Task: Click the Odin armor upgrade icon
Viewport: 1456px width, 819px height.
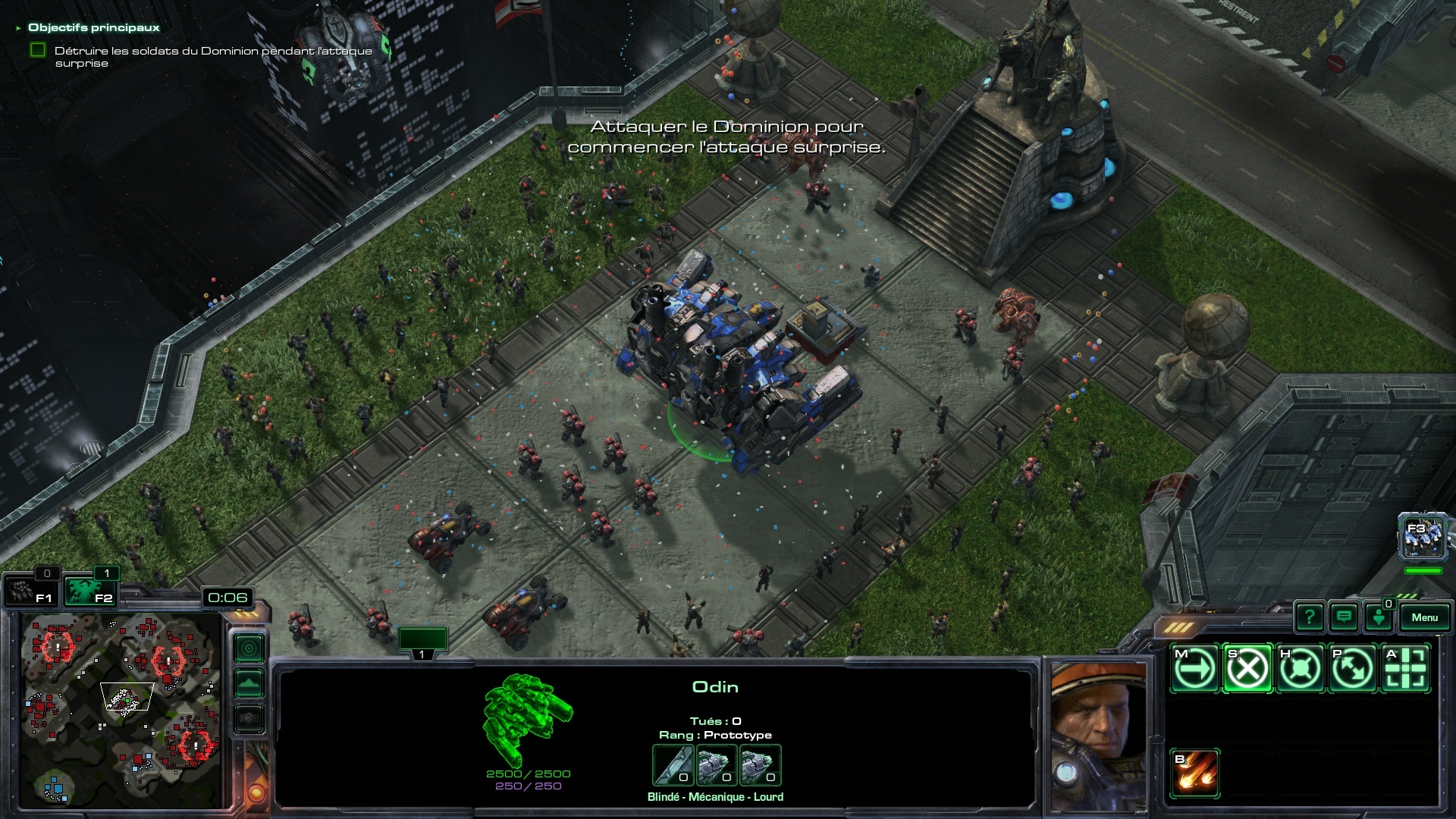Action: point(716,766)
